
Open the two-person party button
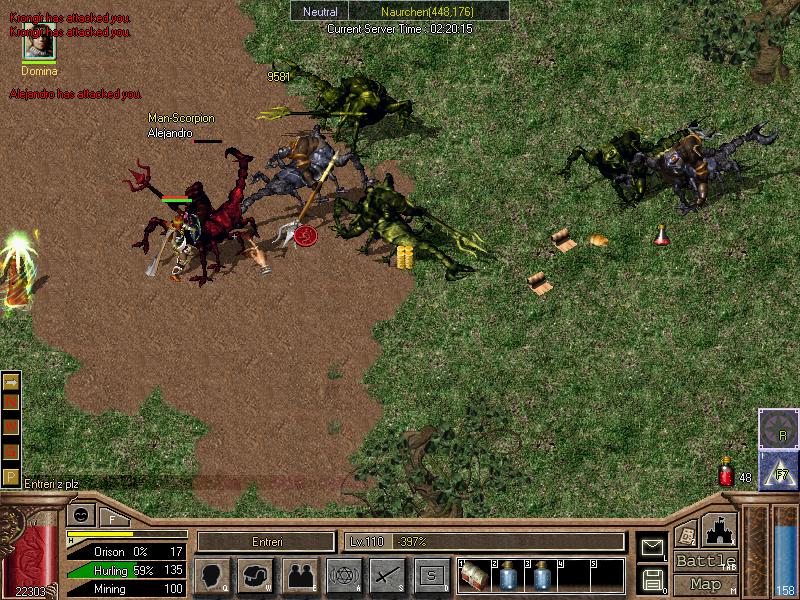[300, 576]
